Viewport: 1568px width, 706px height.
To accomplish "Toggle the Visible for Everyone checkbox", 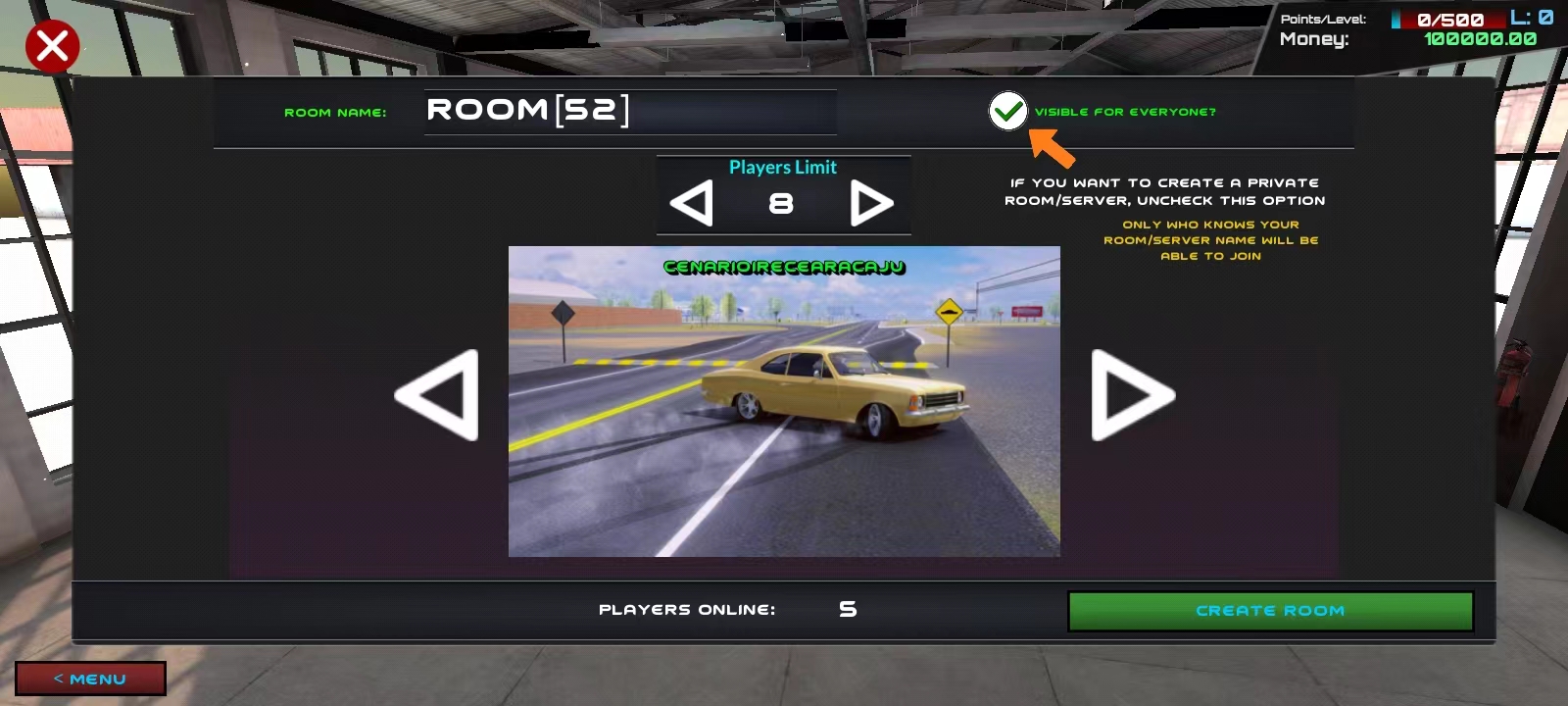I will coord(1007,112).
